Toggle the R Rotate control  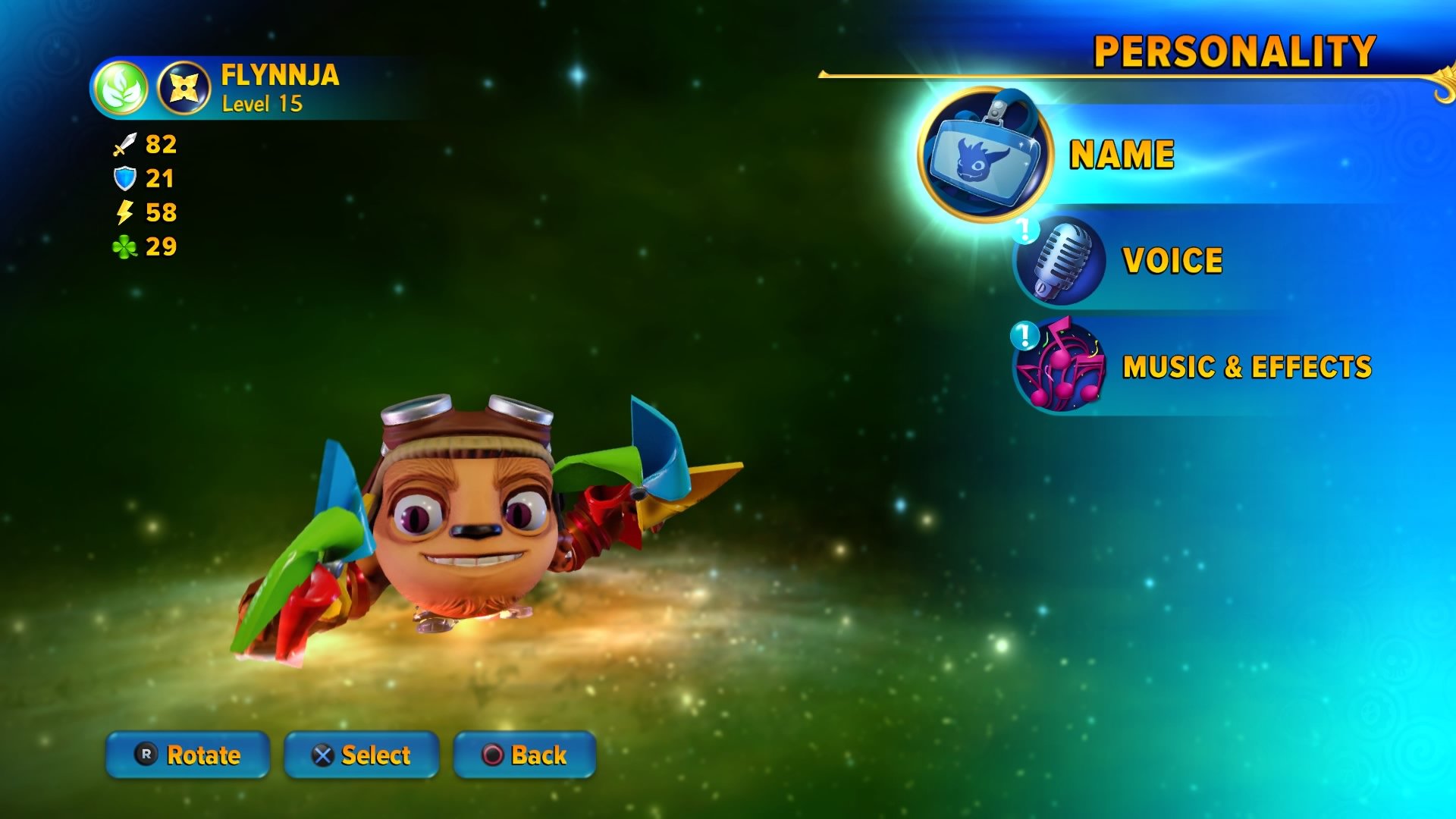pos(187,755)
